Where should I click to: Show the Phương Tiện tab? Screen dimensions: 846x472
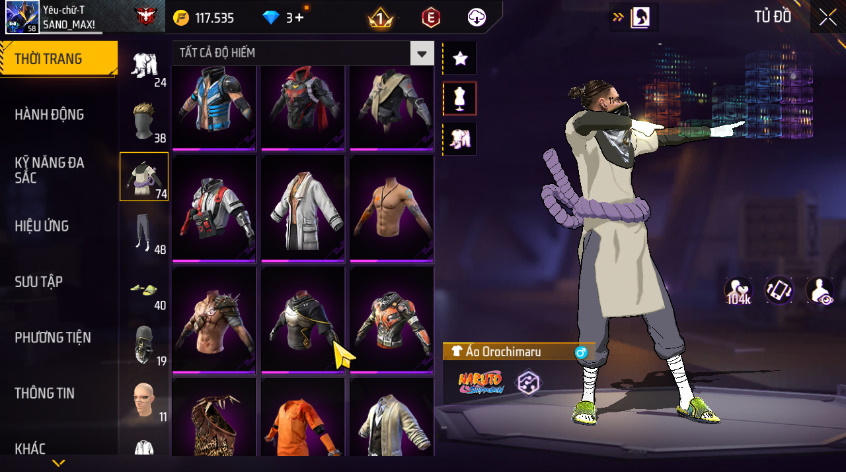50,337
